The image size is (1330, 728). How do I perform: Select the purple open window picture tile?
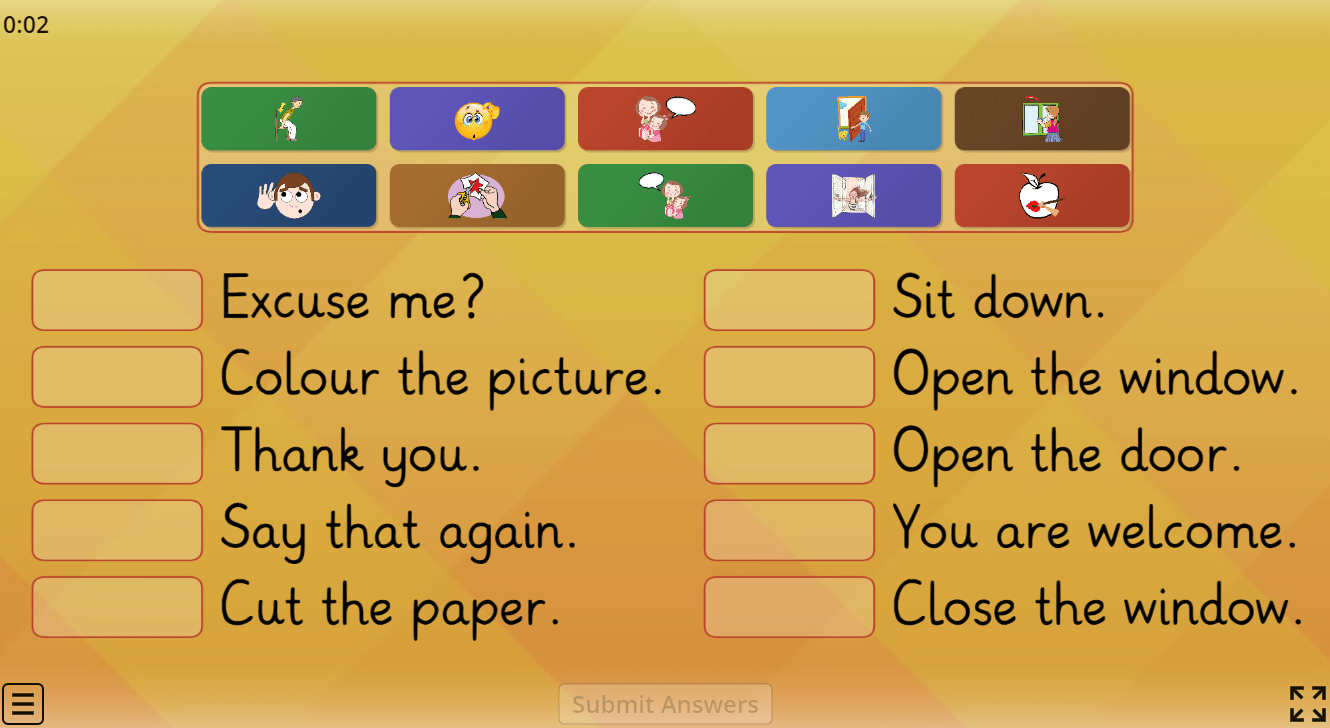(x=853, y=196)
